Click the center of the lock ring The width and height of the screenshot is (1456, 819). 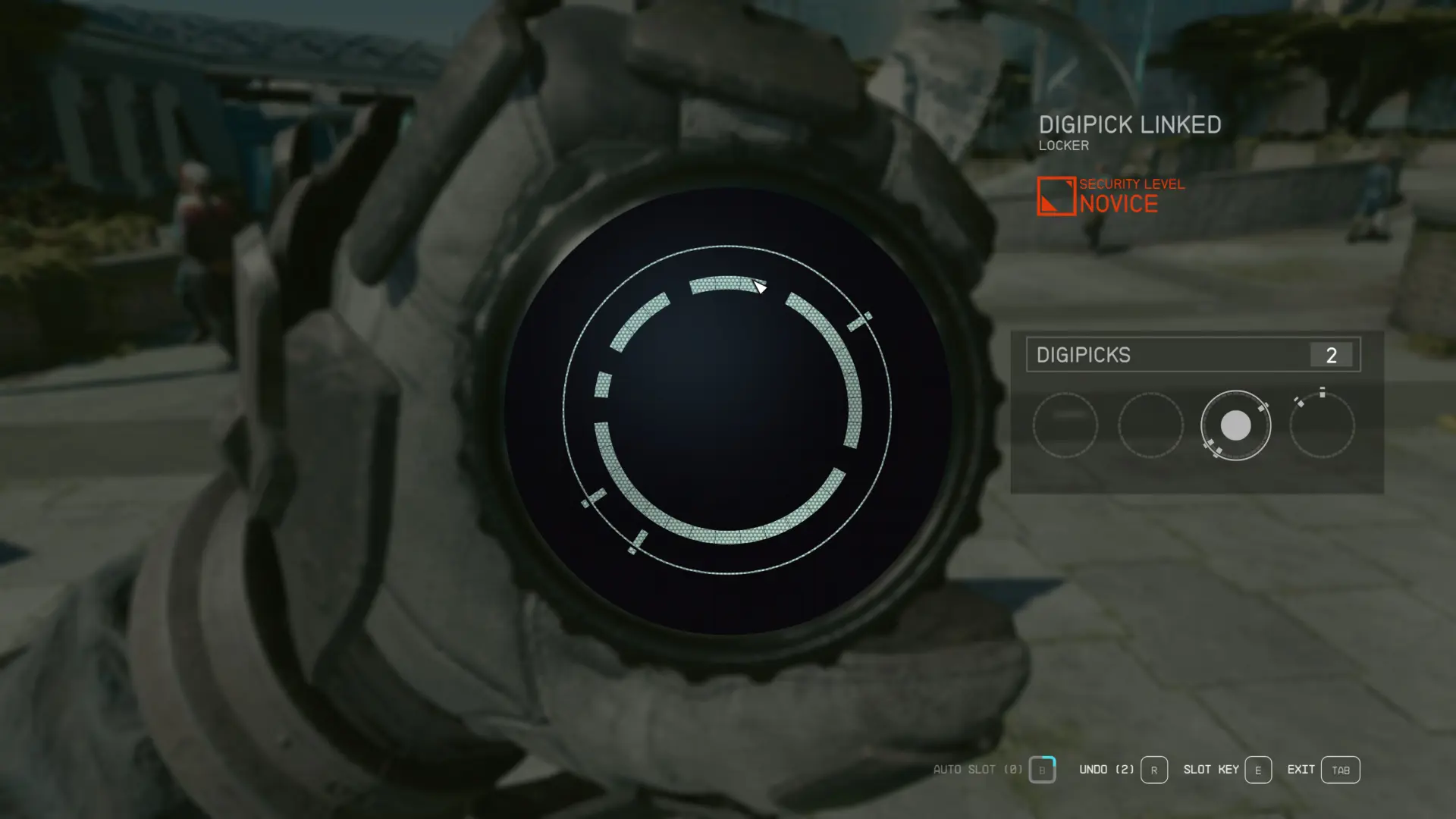727,410
